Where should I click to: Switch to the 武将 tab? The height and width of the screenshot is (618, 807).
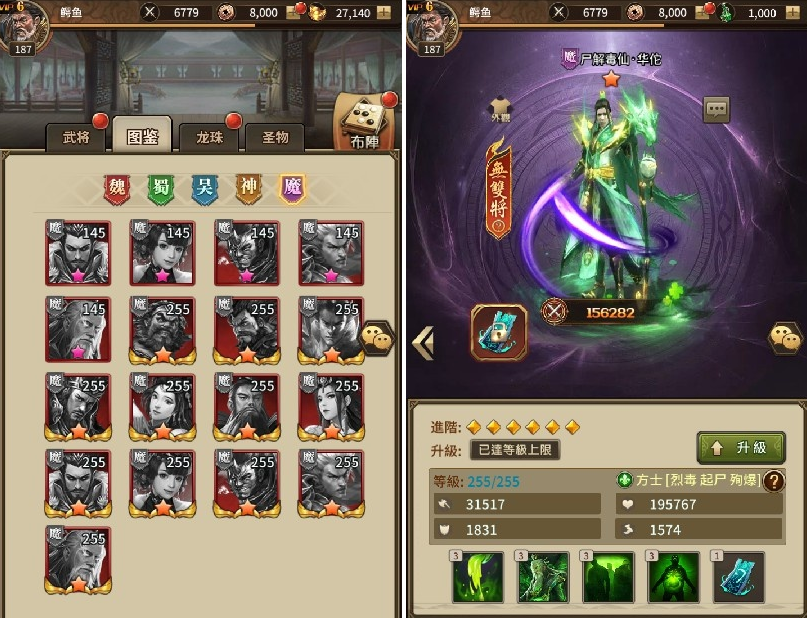[76, 137]
